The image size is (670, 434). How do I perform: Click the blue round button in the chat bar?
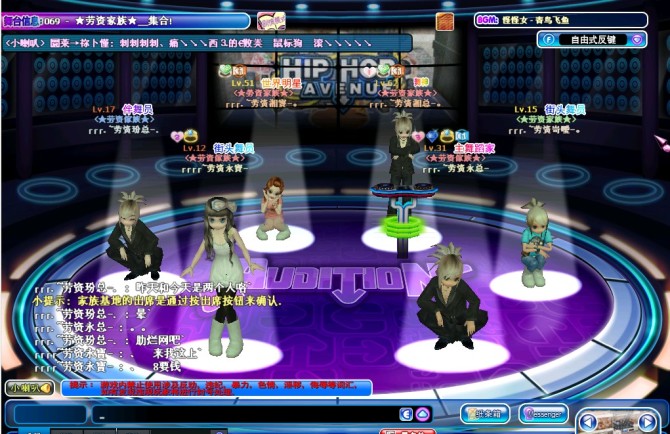[406, 414]
